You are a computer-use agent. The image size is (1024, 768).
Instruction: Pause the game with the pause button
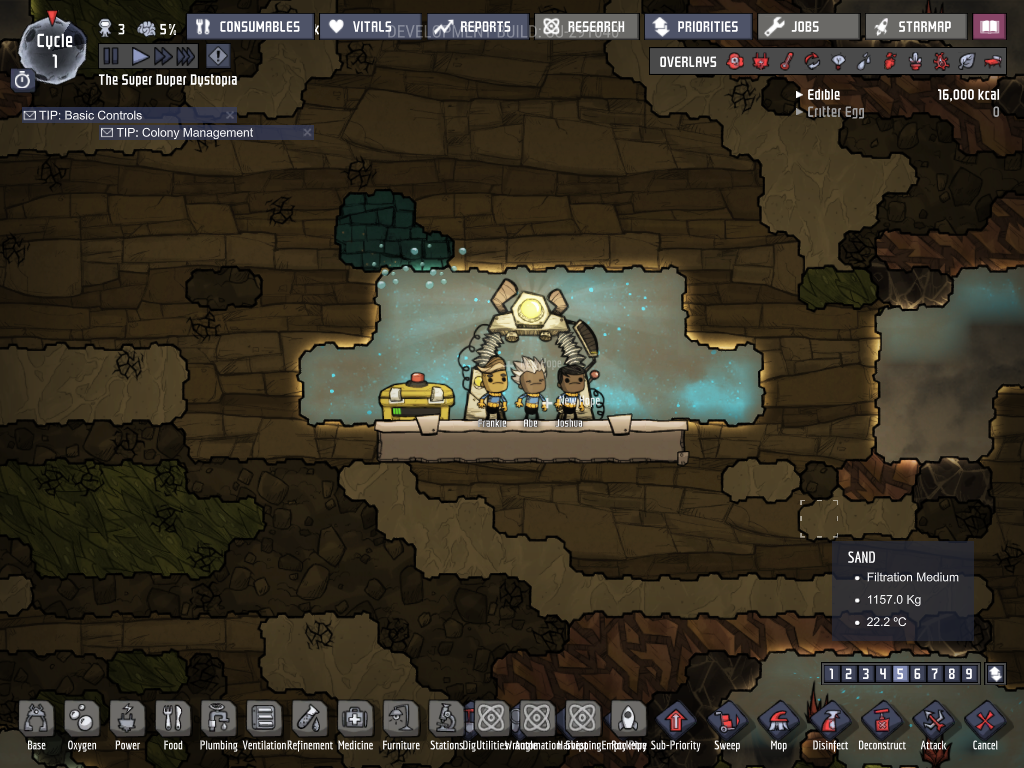coord(111,57)
